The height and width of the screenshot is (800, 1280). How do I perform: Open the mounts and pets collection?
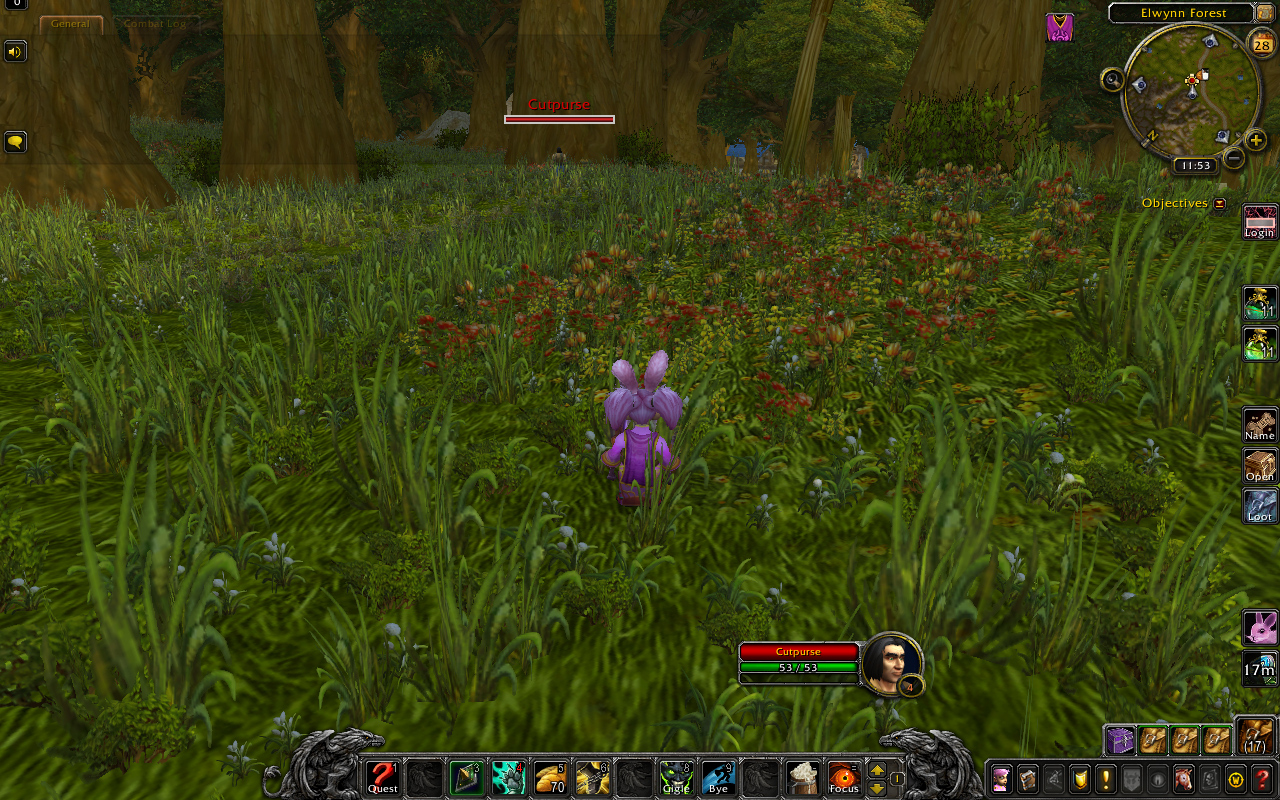1184,778
